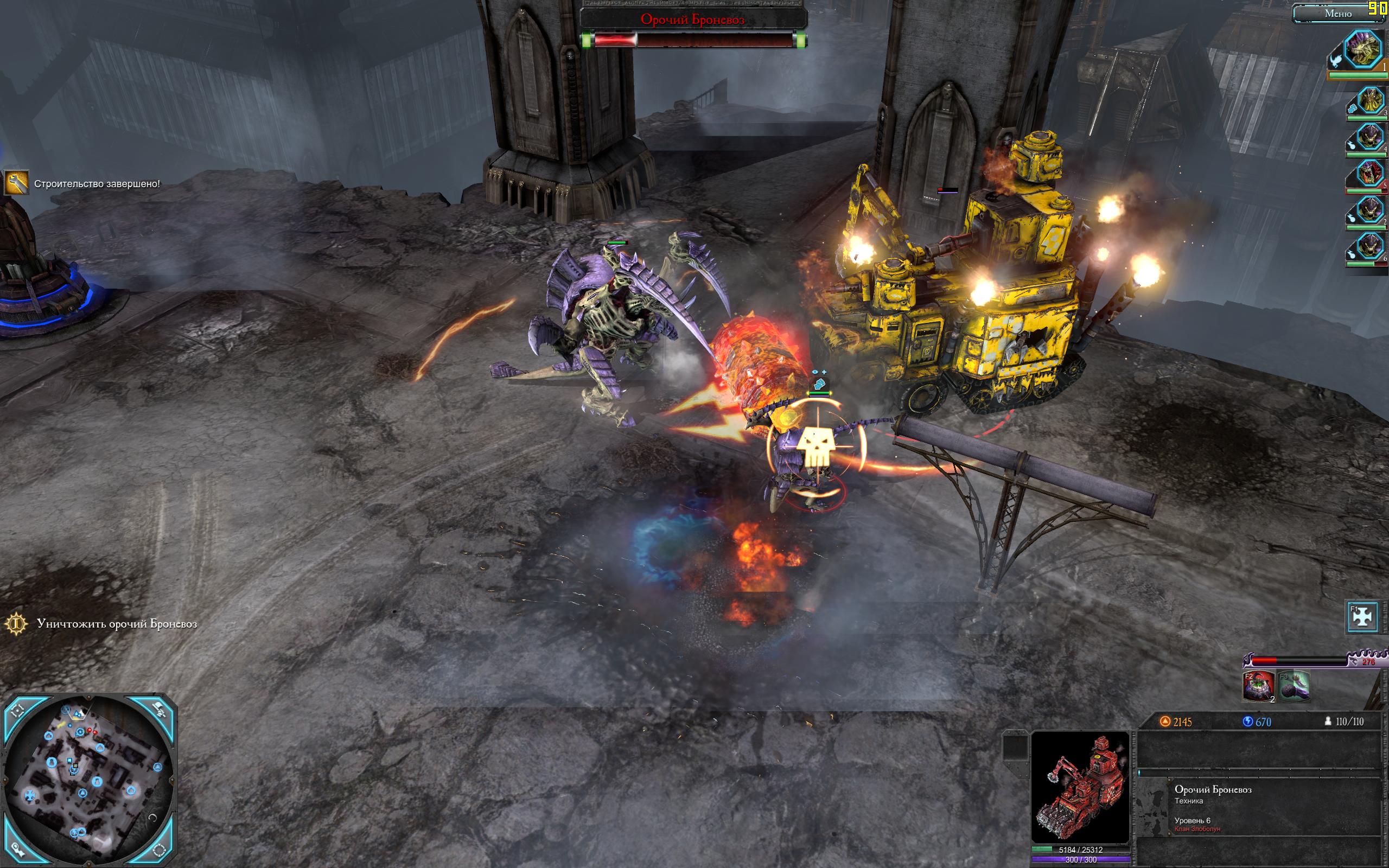Use the F3 purple claw ability
The height and width of the screenshot is (868, 1389).
(x=1294, y=686)
